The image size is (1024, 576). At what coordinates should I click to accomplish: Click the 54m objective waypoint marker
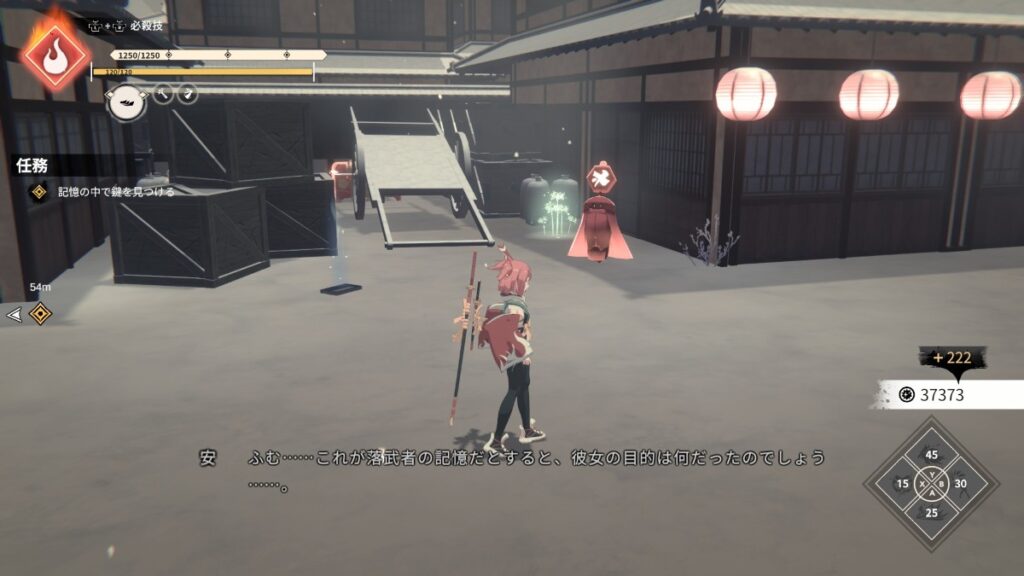pos(40,314)
